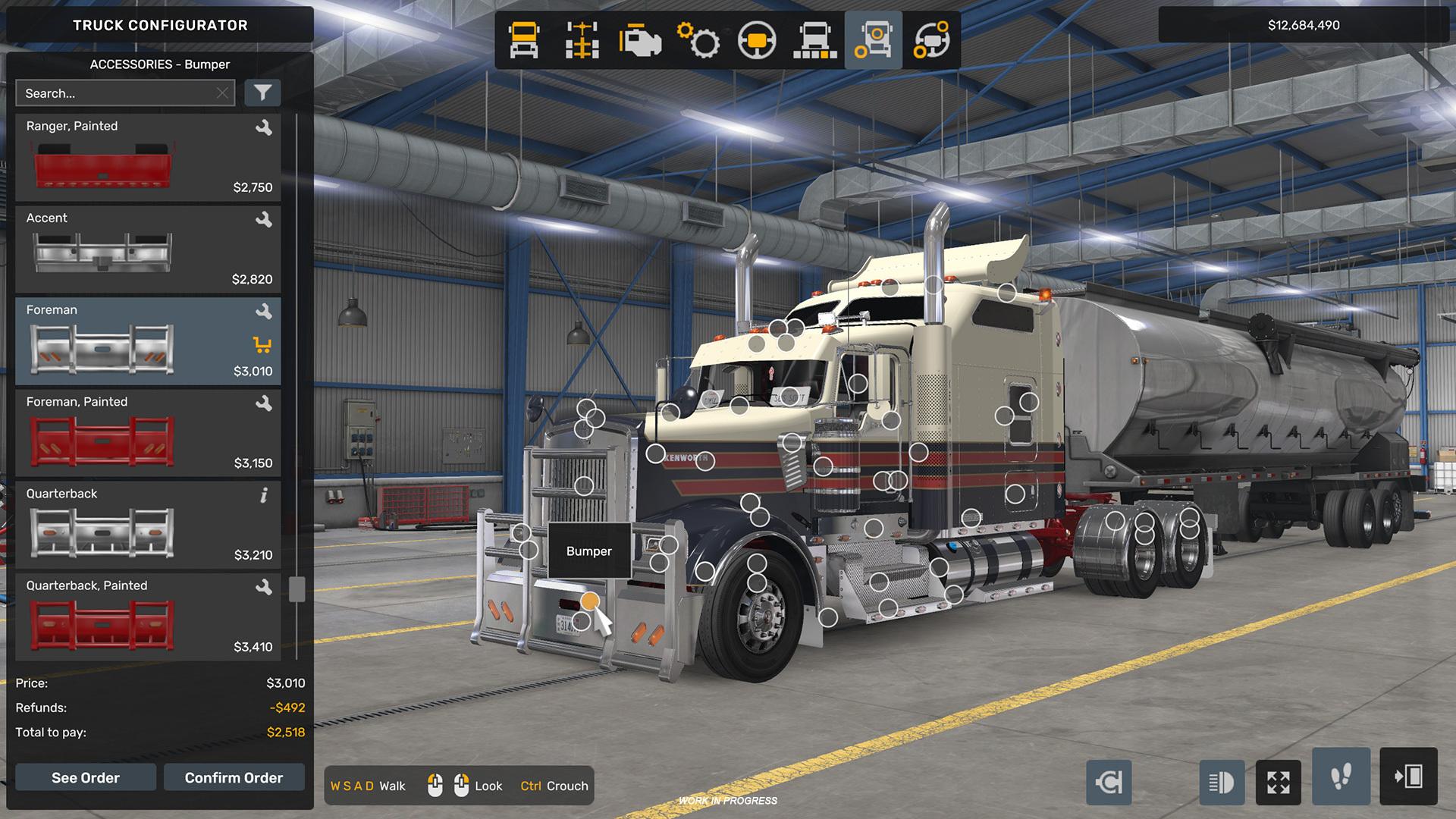The width and height of the screenshot is (1456, 819).
Task: Open the chassis configuration tab
Action: 582,40
